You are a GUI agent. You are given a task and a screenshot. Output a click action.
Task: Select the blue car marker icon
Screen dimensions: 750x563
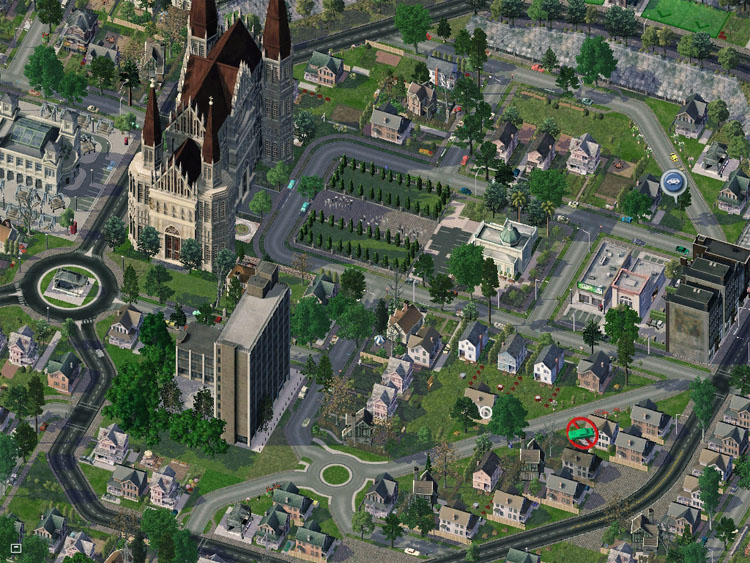[x=673, y=183]
